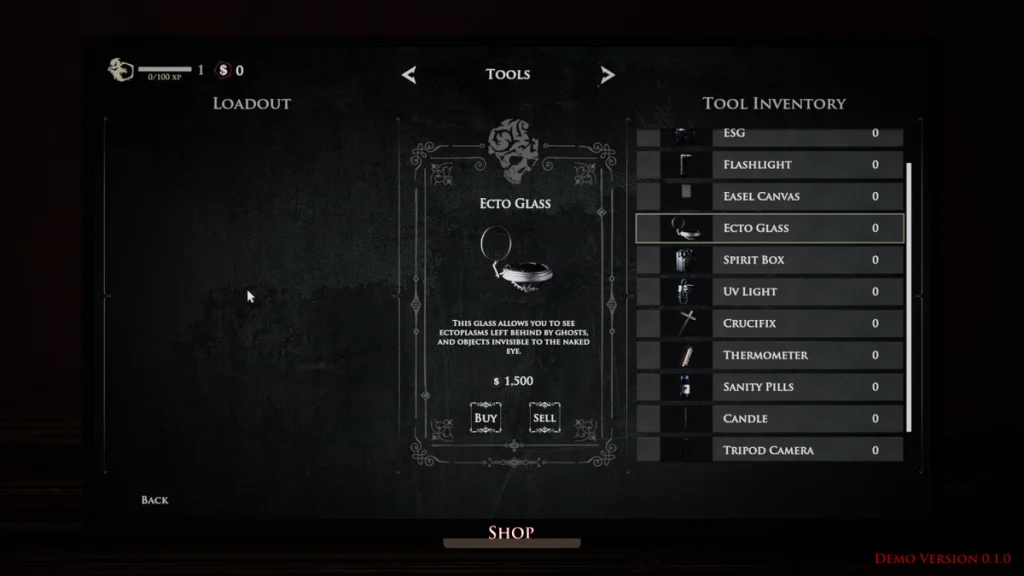1024x576 pixels.
Task: Select the Thermometer row
Action: point(770,355)
